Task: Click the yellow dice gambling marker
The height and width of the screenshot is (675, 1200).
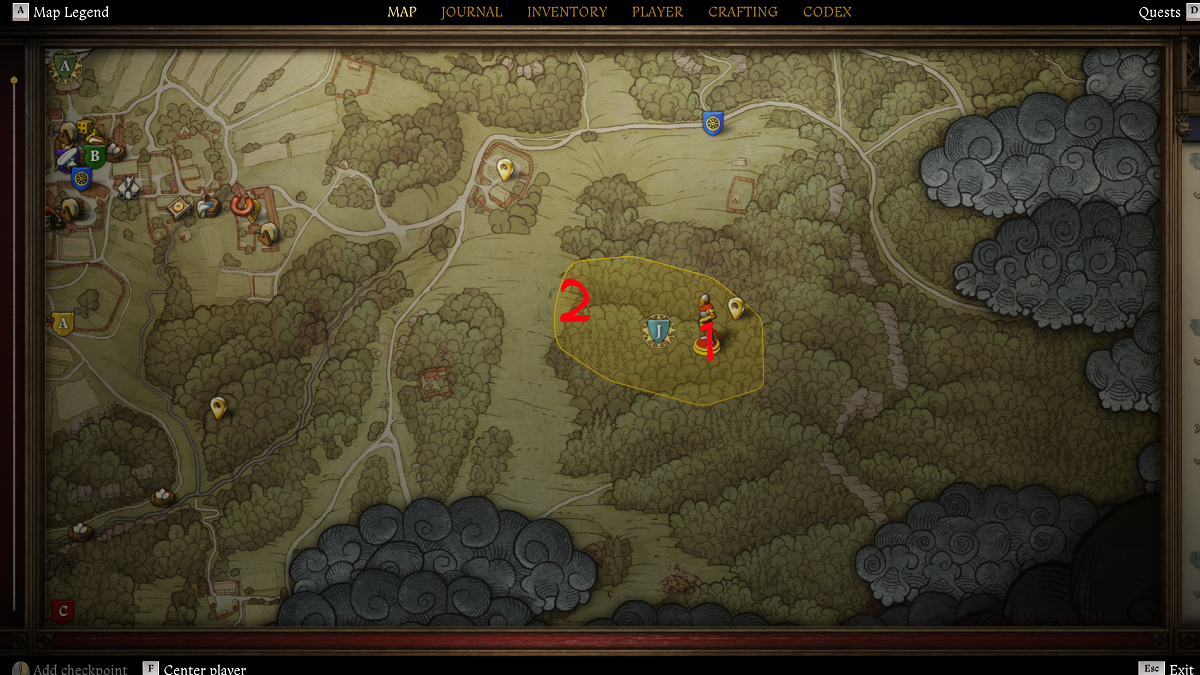Action: click(x=86, y=129)
